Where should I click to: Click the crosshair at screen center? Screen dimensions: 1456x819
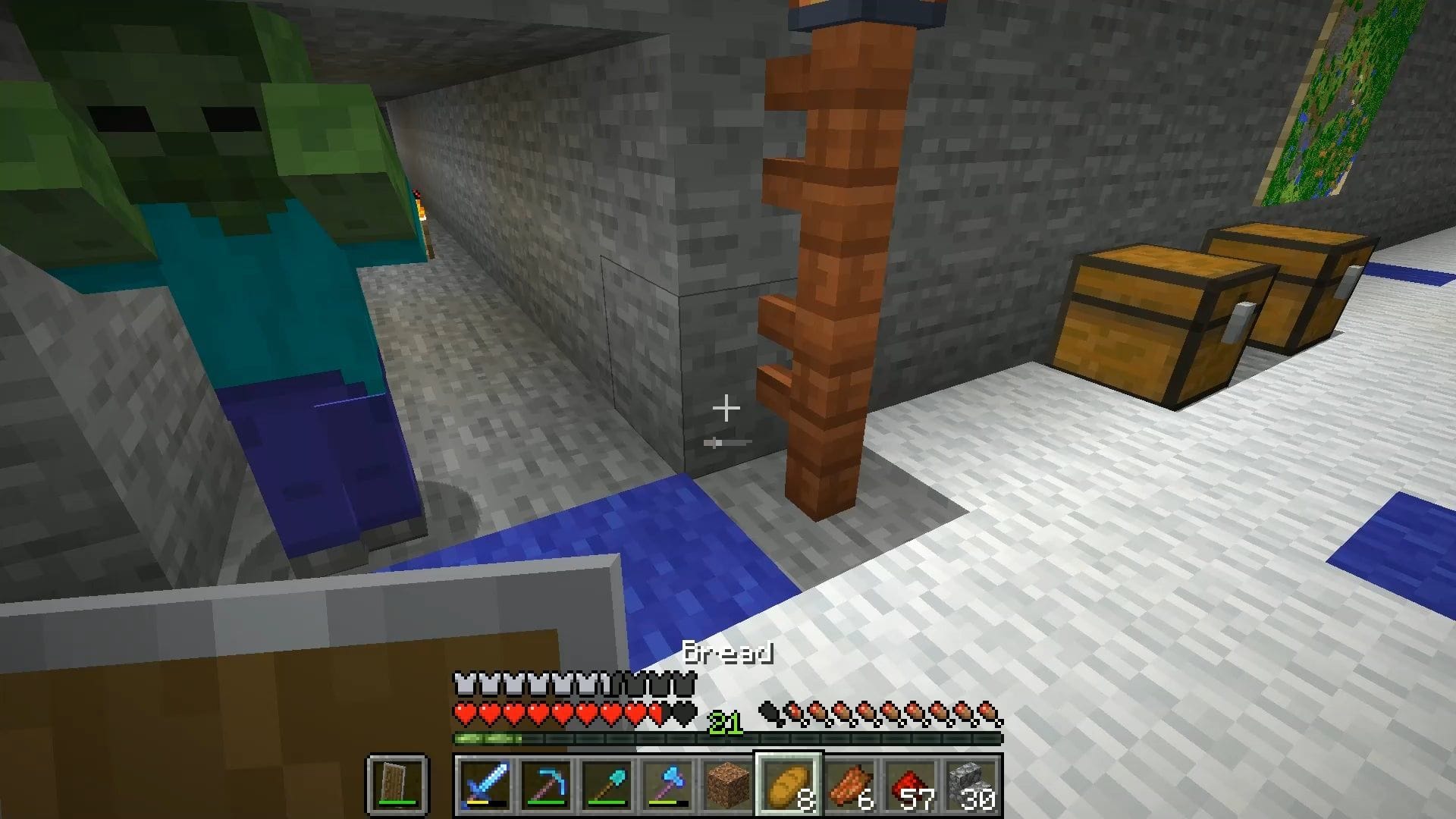point(726,408)
